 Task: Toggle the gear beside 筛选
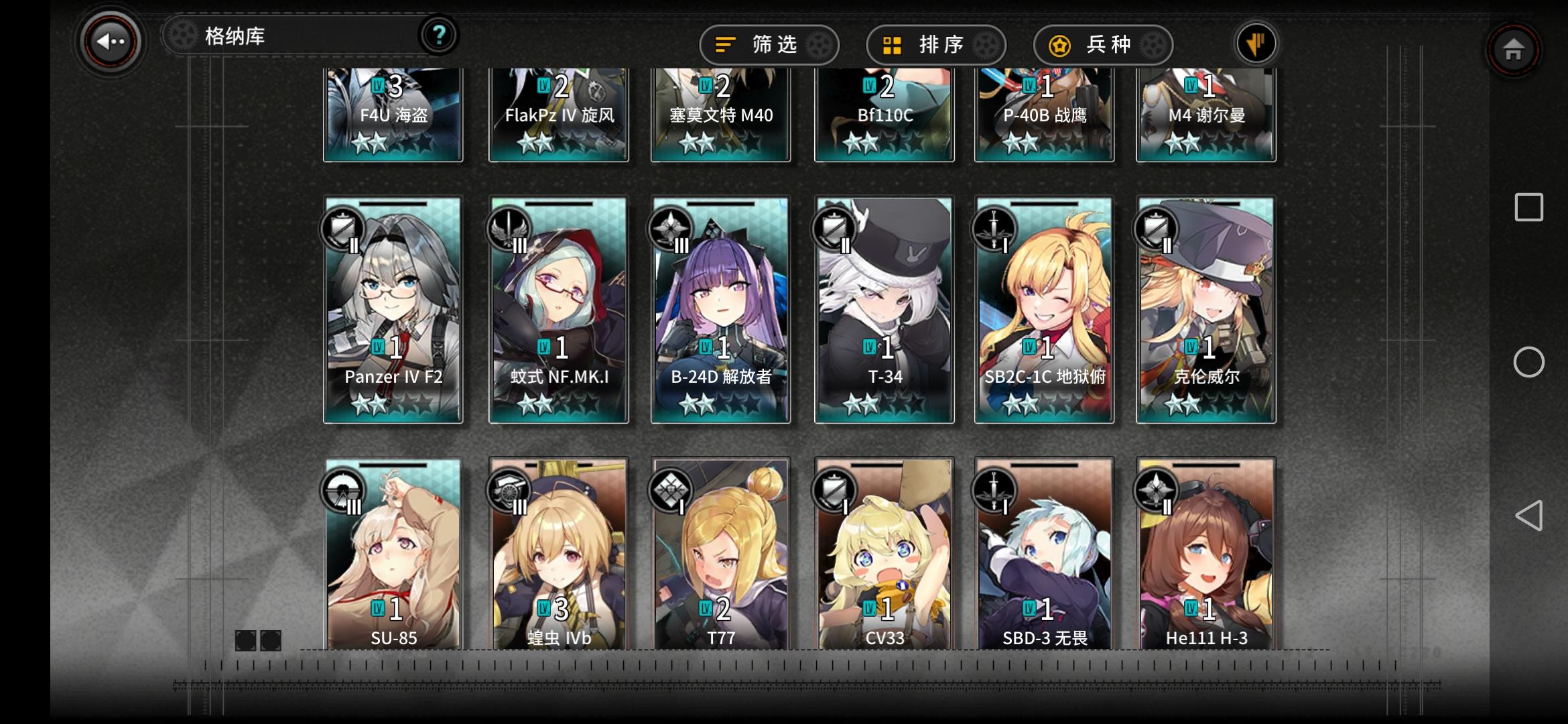coord(817,44)
